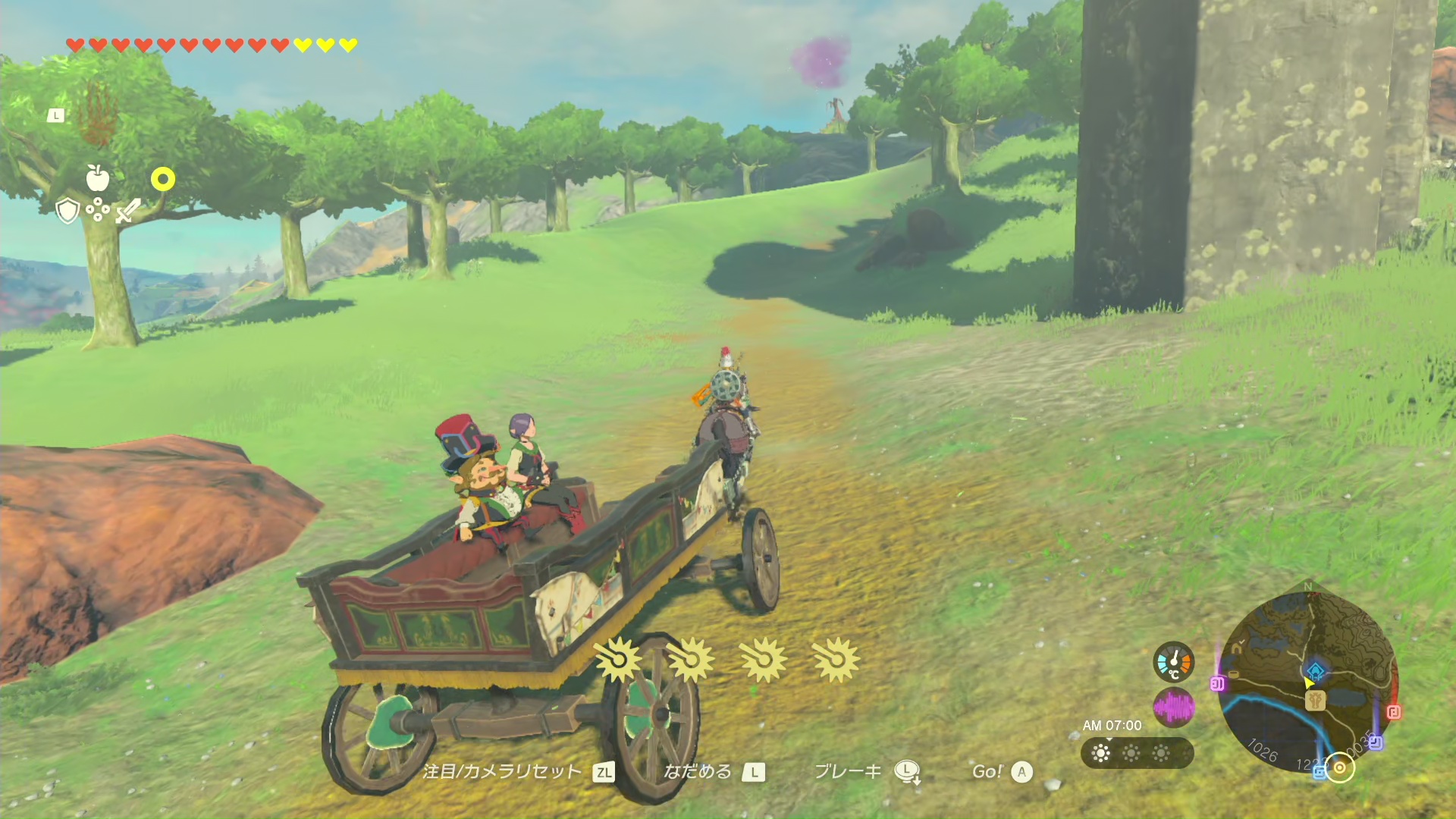Screen dimensions: 1456x819
Task: Click the sunny weather forecast bar
Action: tap(1137, 753)
